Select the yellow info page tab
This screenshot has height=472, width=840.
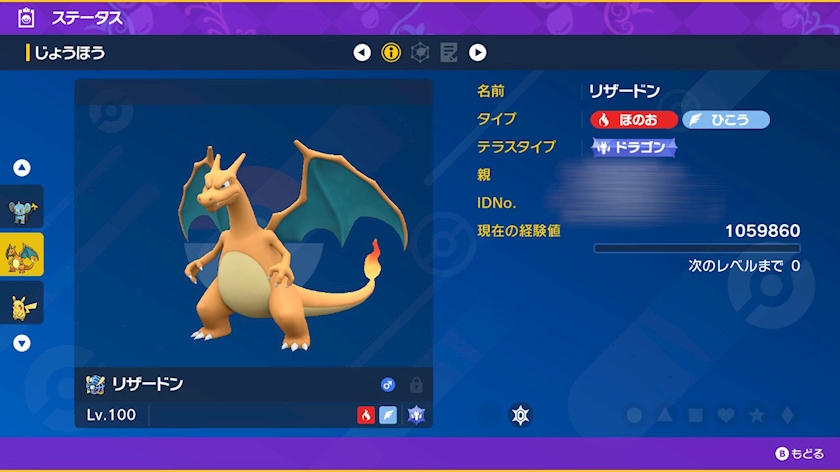point(391,53)
